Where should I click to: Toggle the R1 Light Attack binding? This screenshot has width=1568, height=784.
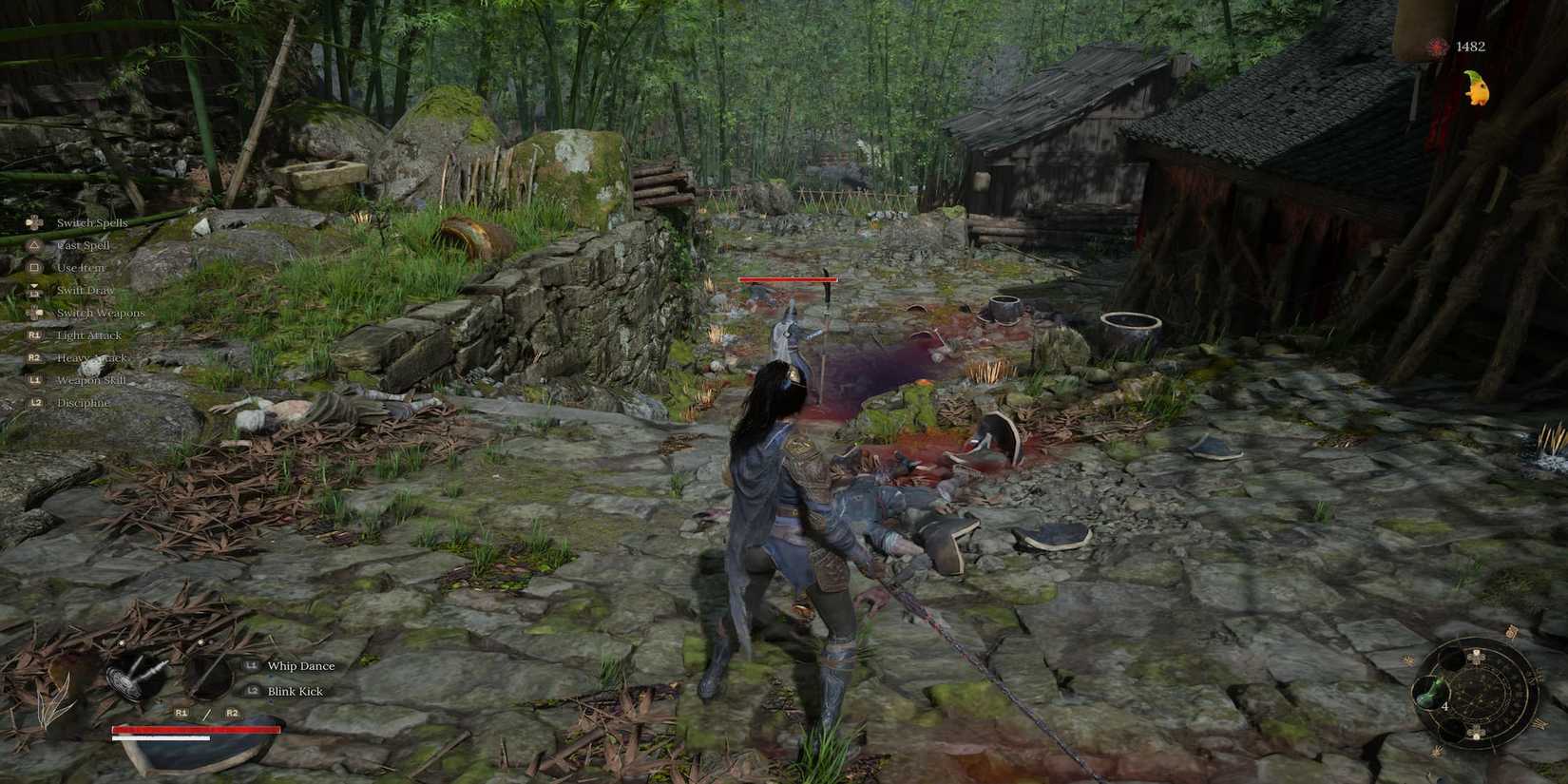pos(35,335)
